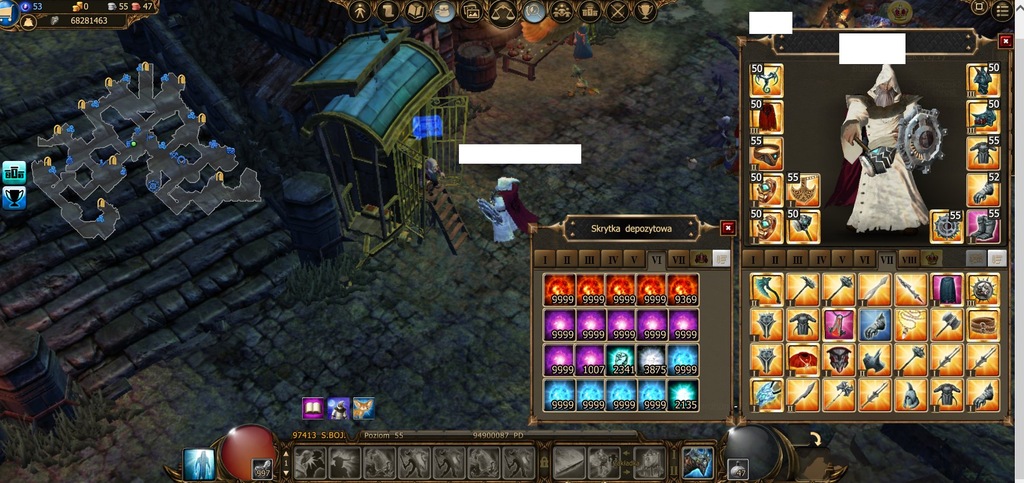The width and height of the screenshot is (1024, 483).
Task: Select the blue gauntlet item in inventory
Action: (874, 324)
